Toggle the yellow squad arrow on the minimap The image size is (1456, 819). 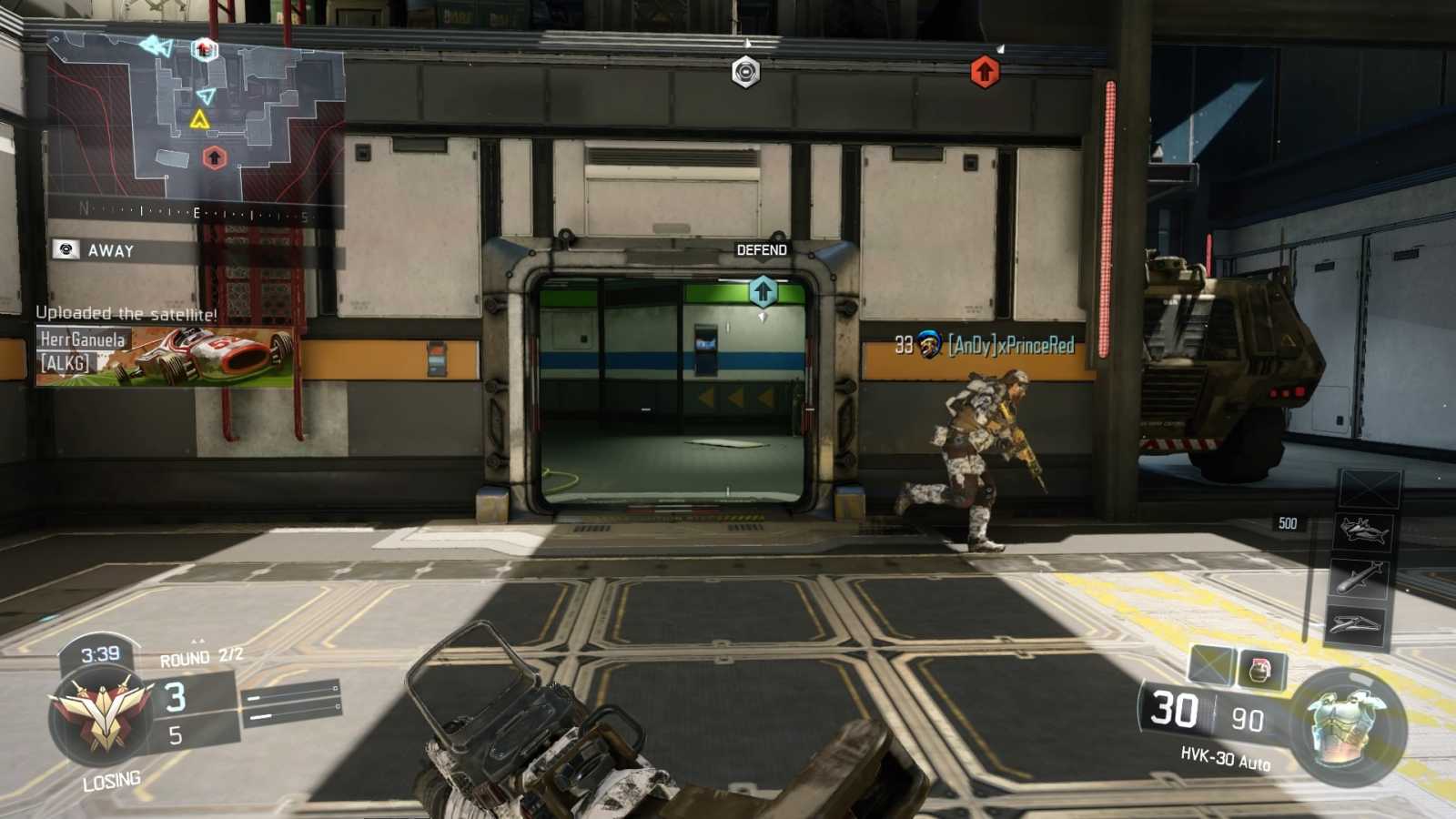point(202,118)
